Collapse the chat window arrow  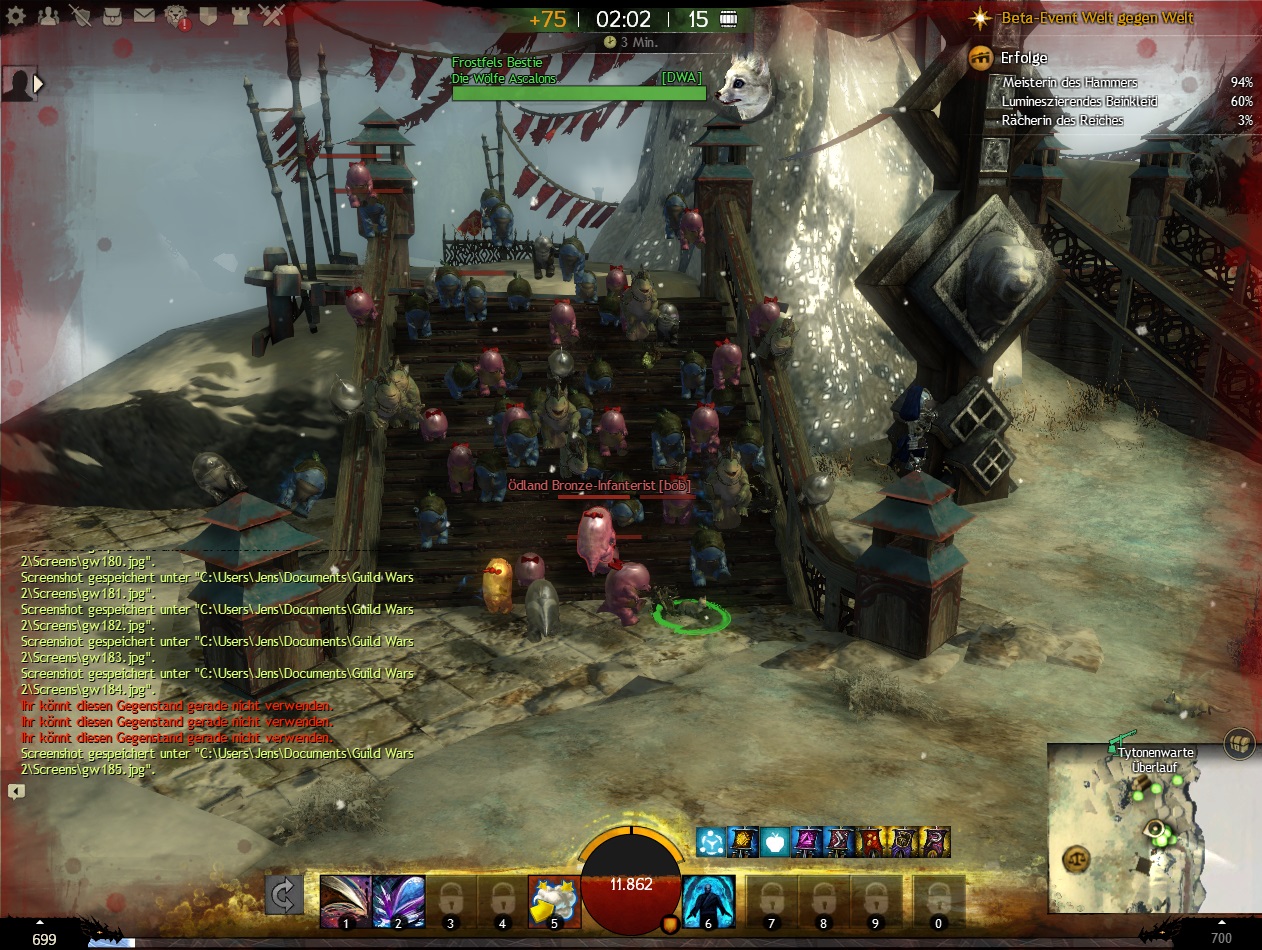click(16, 791)
